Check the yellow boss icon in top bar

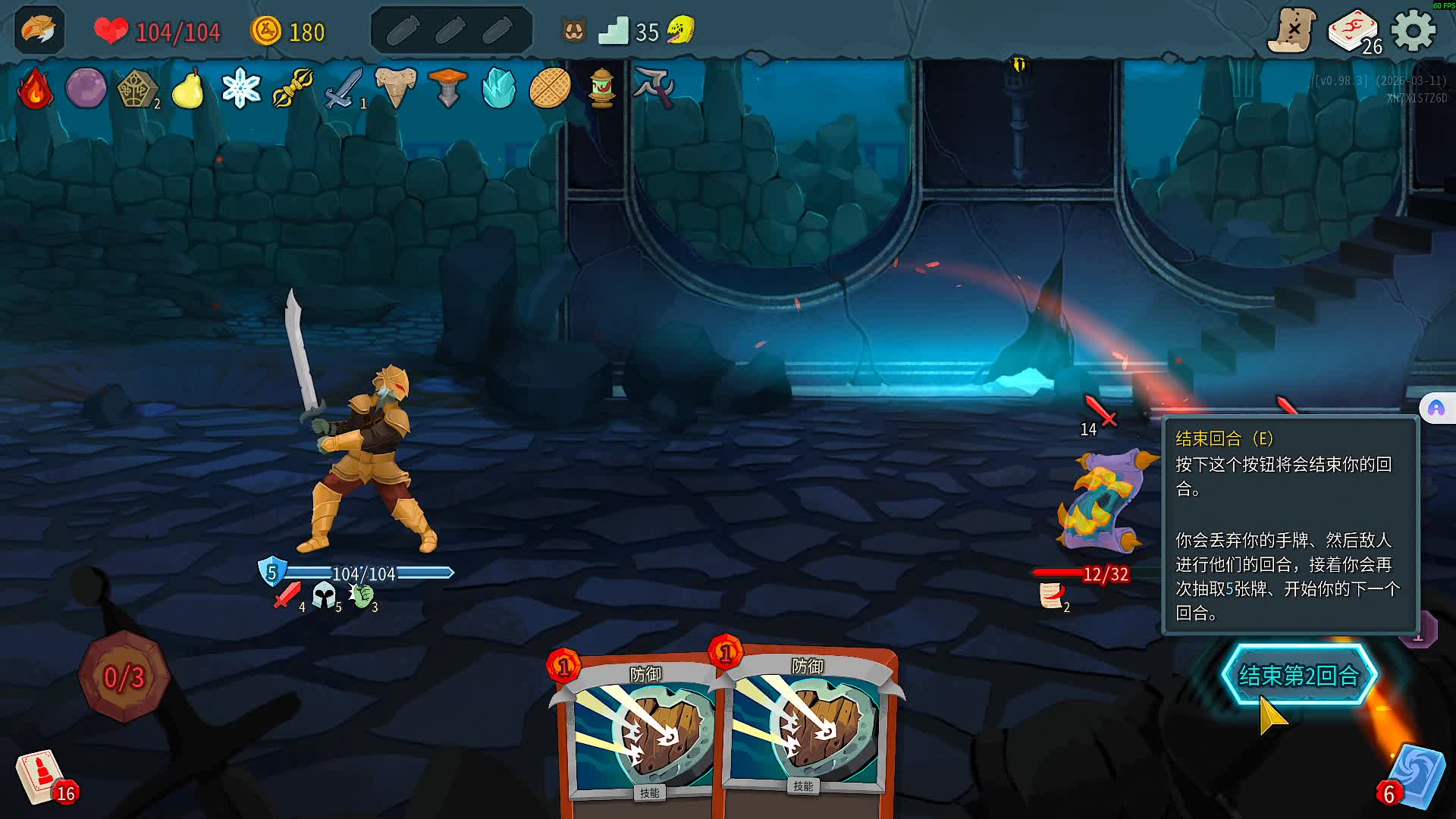click(680, 31)
